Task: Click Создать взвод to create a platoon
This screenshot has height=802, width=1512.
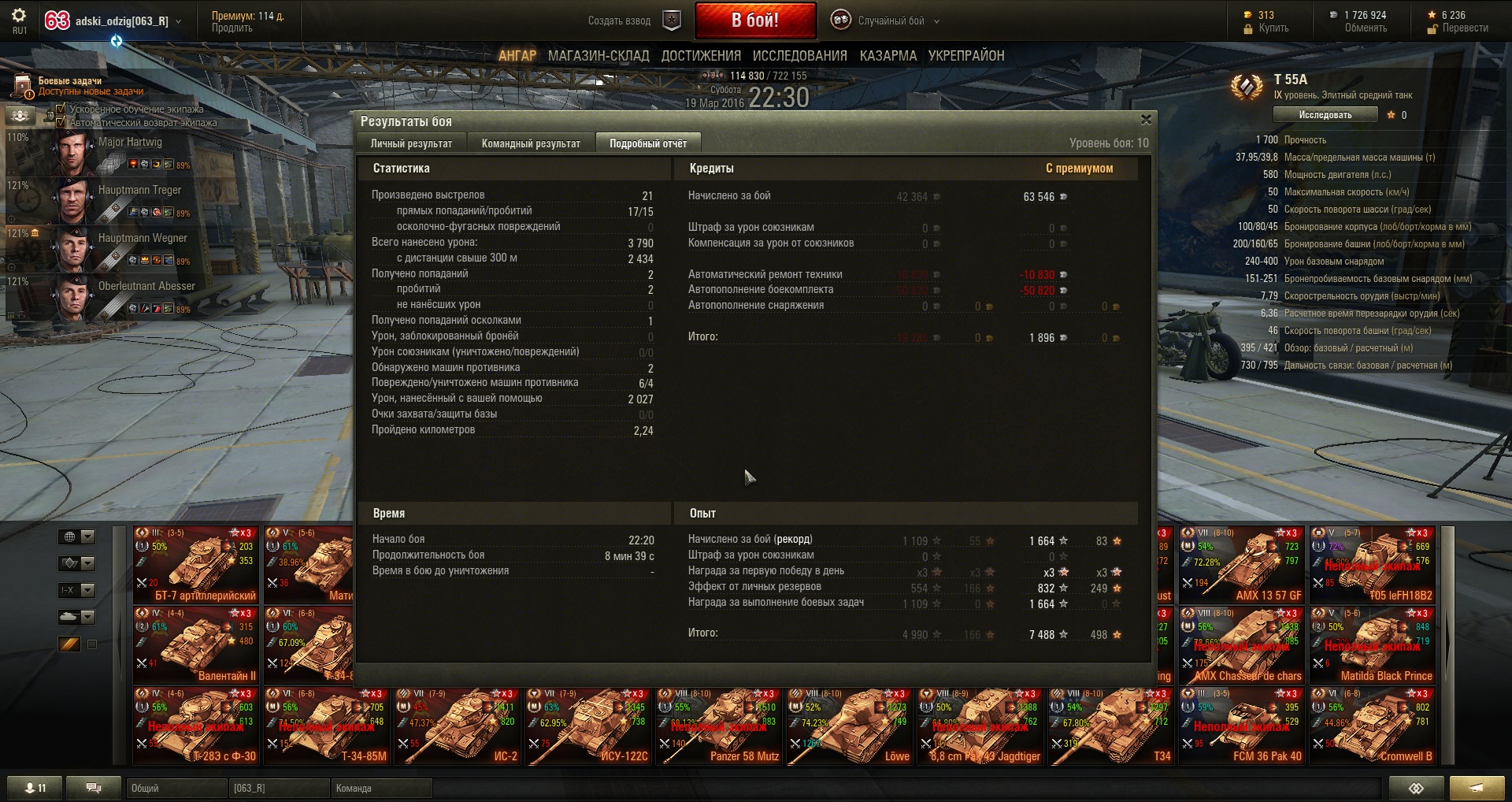Action: click(620, 21)
